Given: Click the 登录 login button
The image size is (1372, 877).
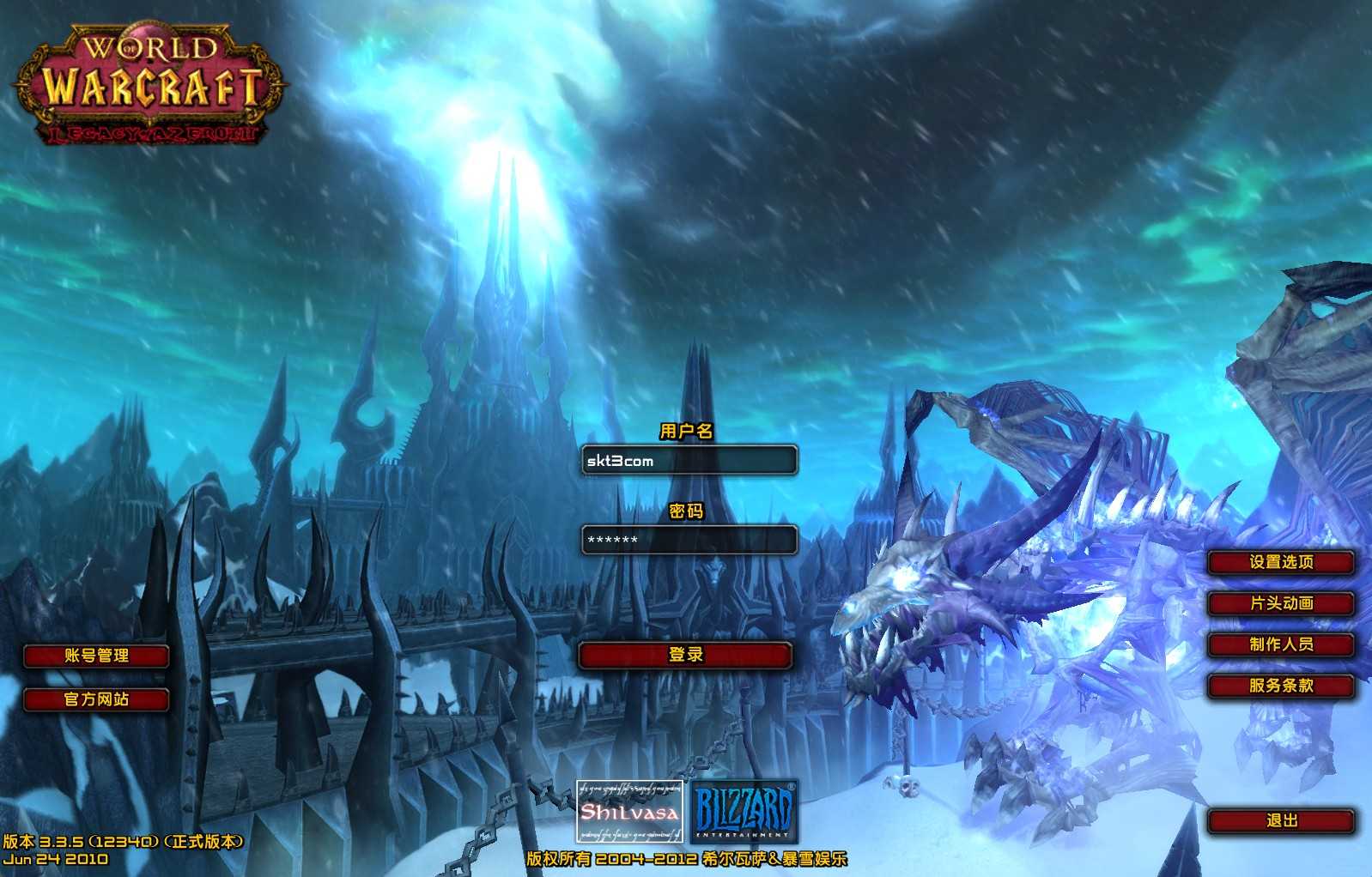Looking at the screenshot, I should 685,656.
